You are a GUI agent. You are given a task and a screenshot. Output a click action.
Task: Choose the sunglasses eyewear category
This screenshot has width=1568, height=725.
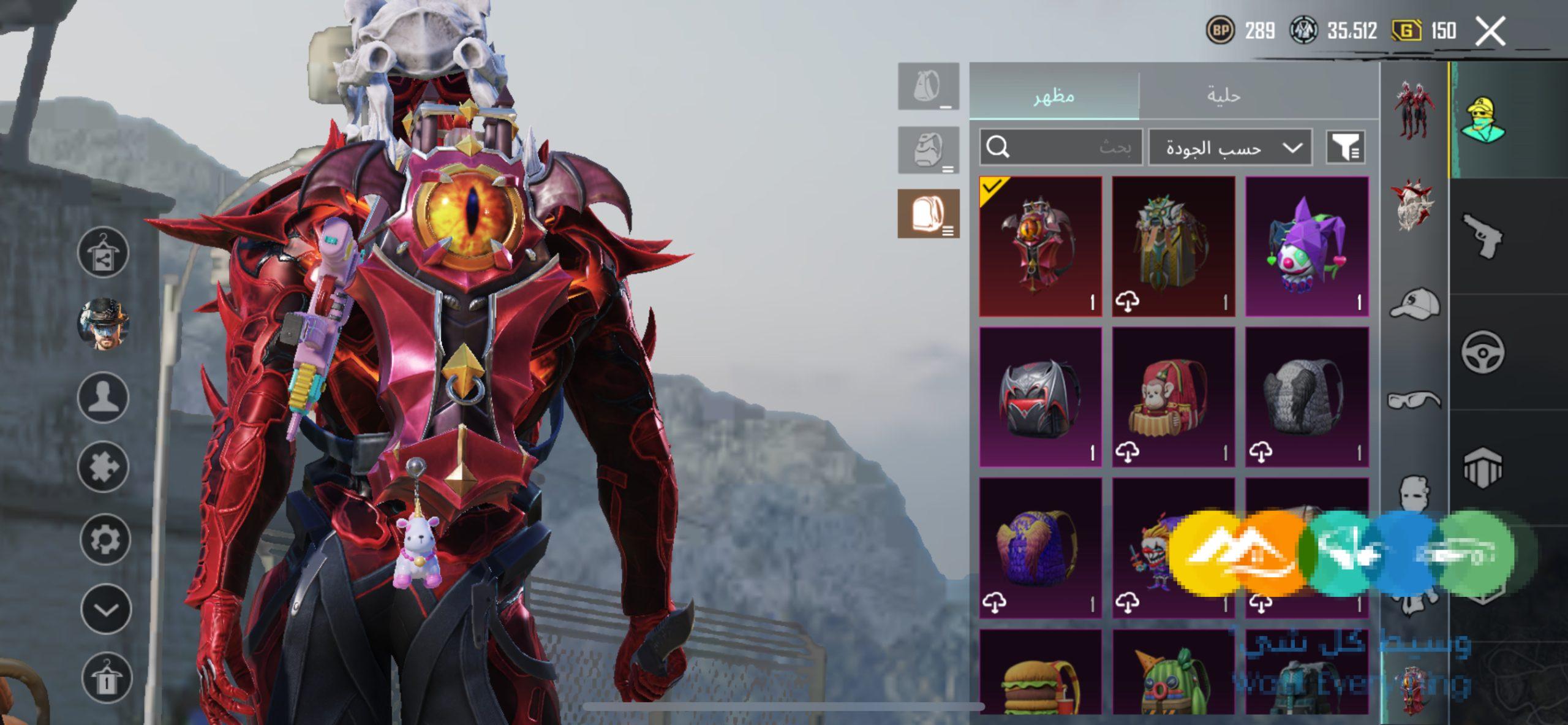click(x=1414, y=400)
